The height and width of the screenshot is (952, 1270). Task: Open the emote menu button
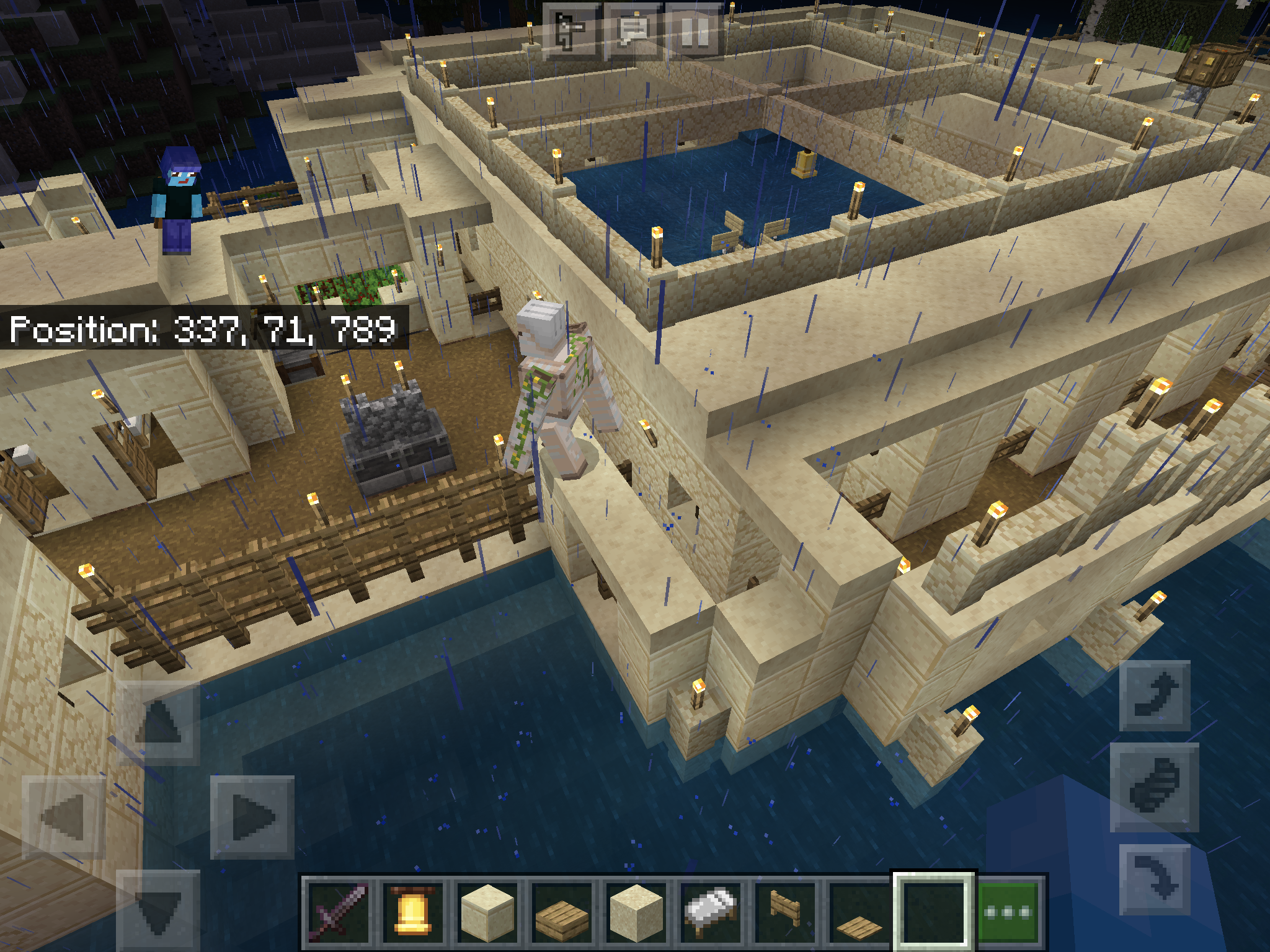click(x=571, y=31)
